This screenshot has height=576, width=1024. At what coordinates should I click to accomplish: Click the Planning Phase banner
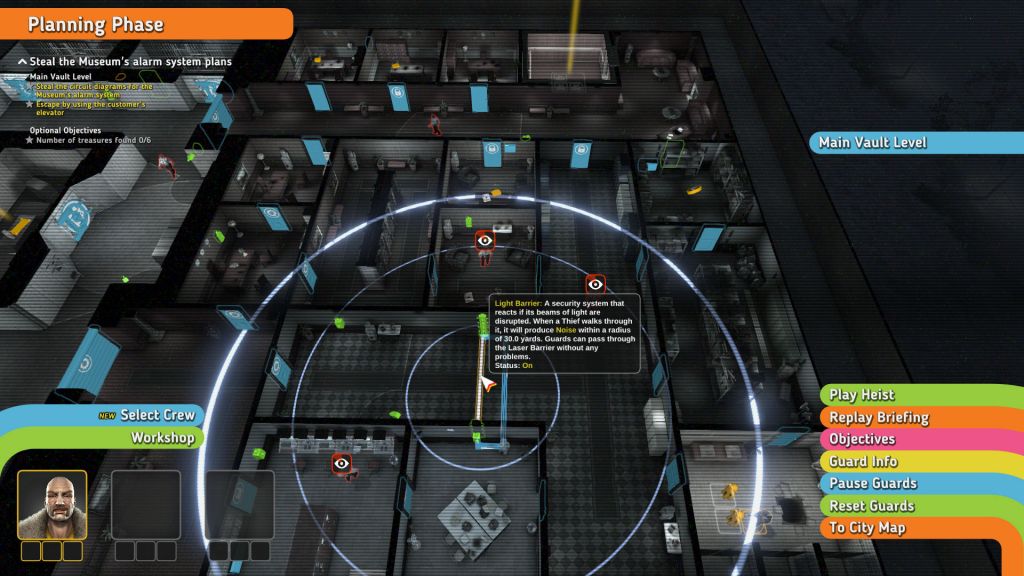click(95, 24)
